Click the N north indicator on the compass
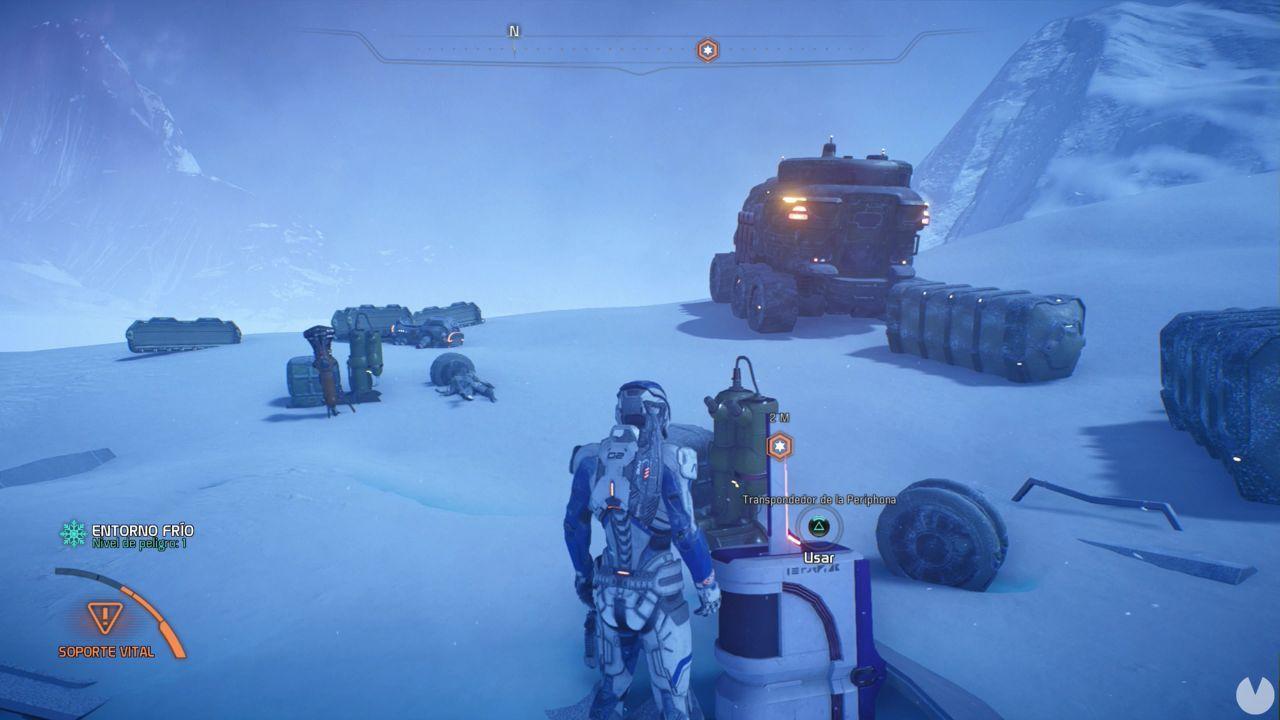This screenshot has width=1280, height=720. (514, 32)
